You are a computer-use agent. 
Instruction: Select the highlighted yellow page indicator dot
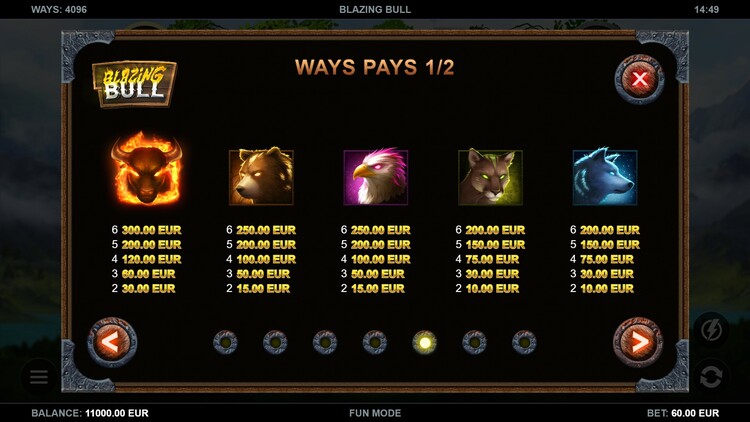click(x=425, y=343)
